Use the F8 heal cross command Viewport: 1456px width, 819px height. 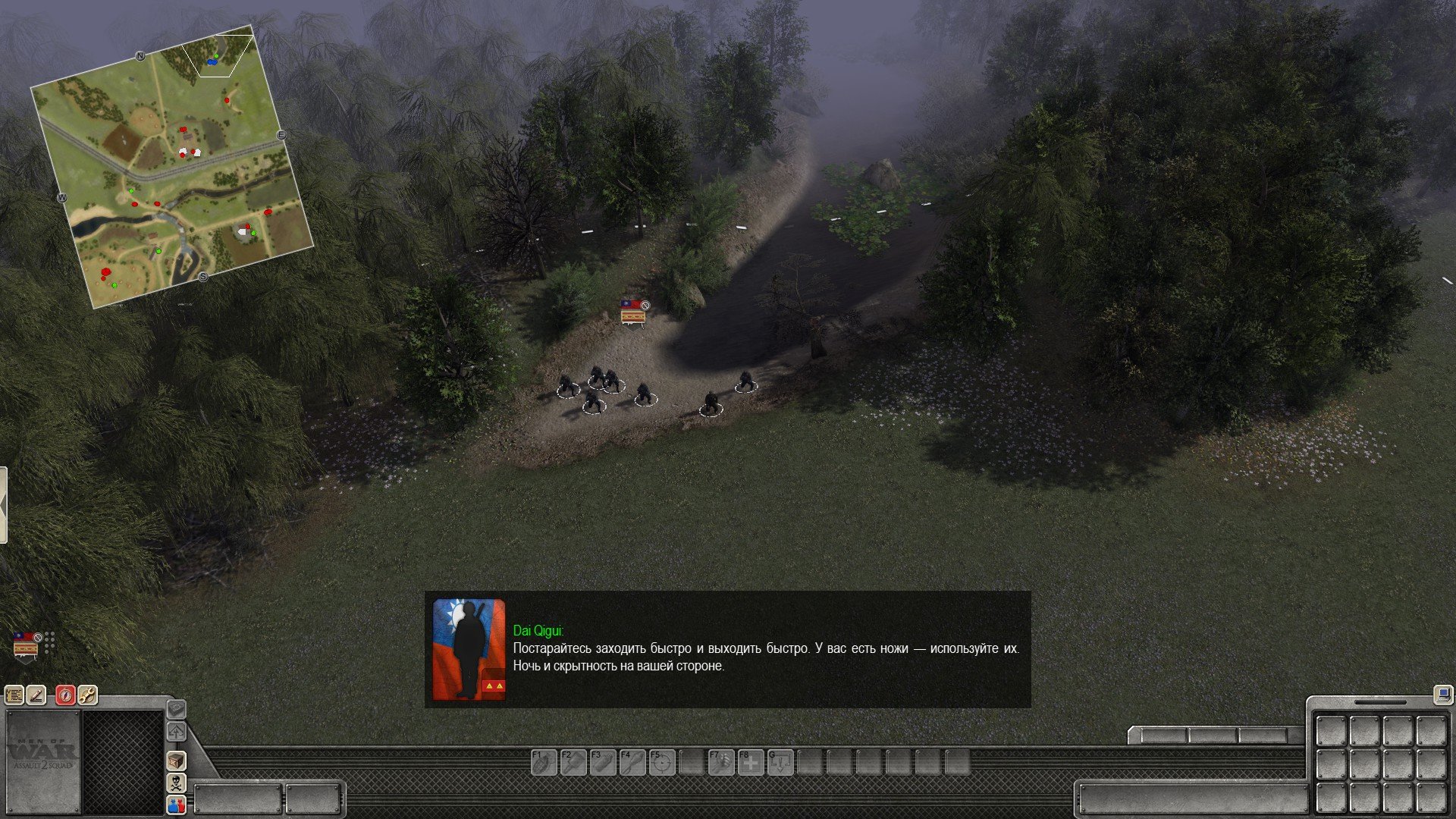click(x=751, y=762)
